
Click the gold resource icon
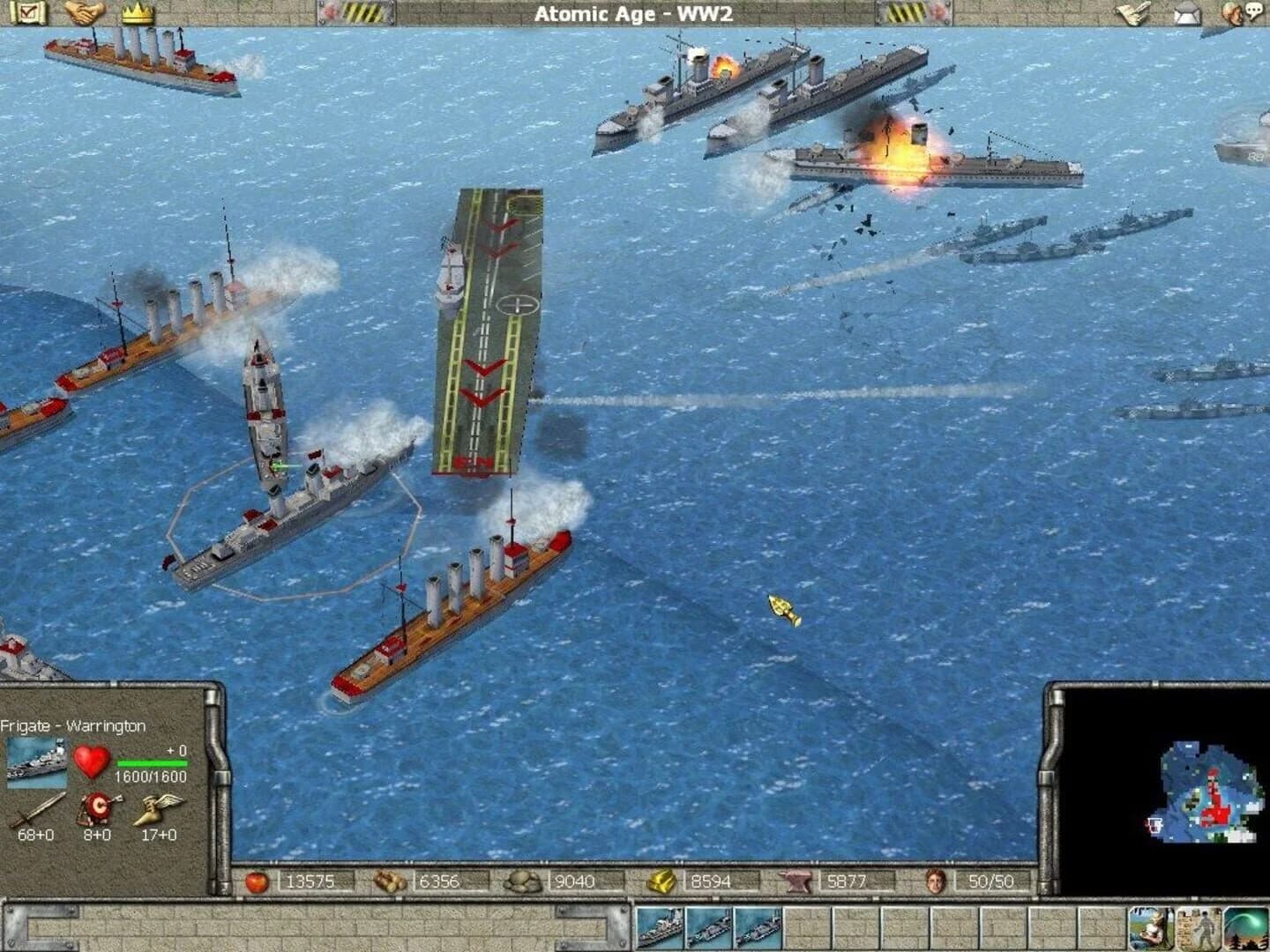pos(661,881)
